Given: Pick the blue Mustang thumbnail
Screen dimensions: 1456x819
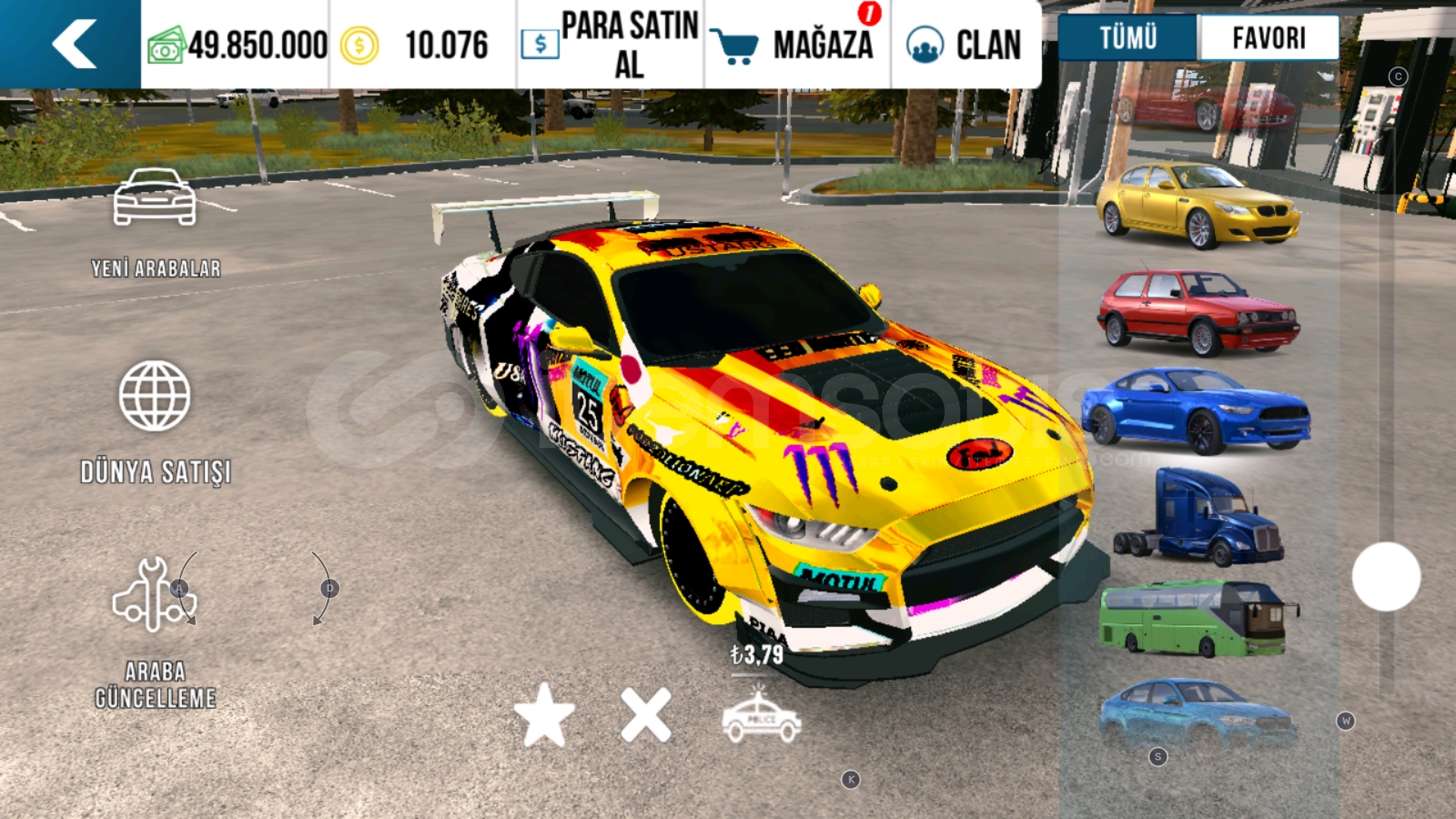Looking at the screenshot, I should 1195,410.
